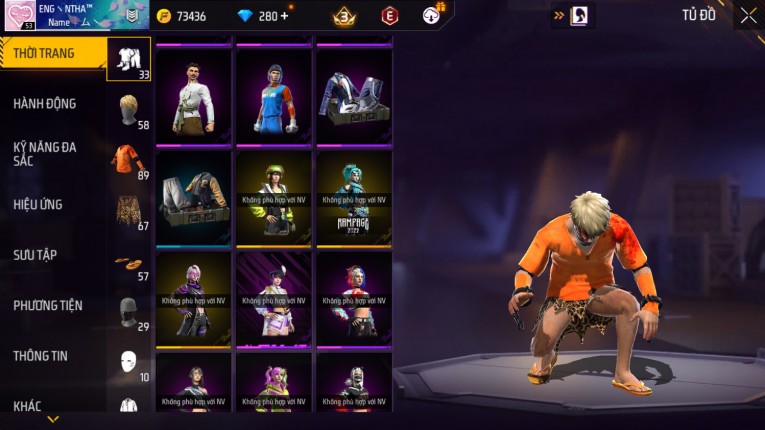Open the blonde hair head subcategory
Viewport: 765px width, 430px height.
129,110
